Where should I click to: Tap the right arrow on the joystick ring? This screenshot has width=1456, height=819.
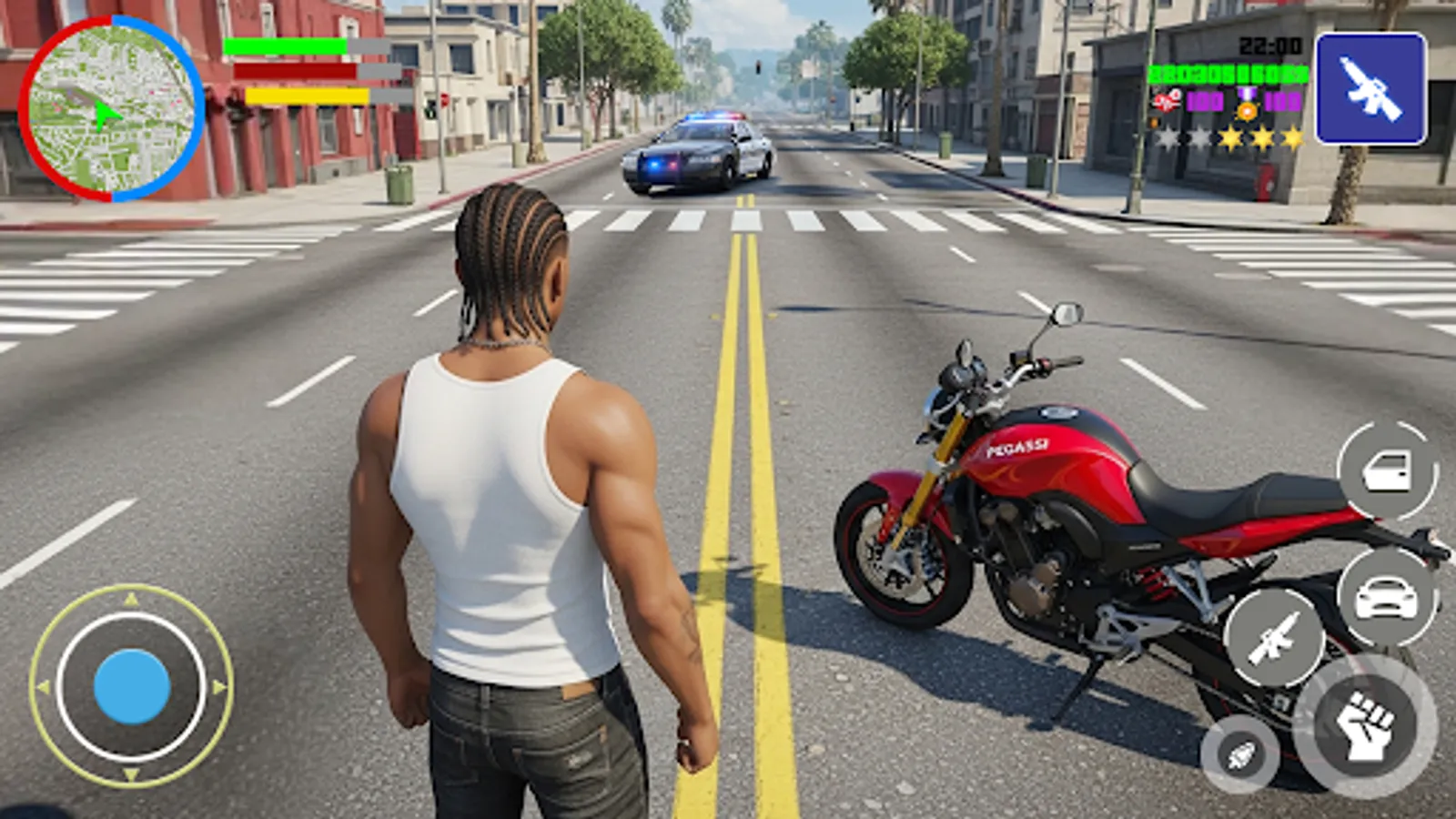[x=218, y=687]
